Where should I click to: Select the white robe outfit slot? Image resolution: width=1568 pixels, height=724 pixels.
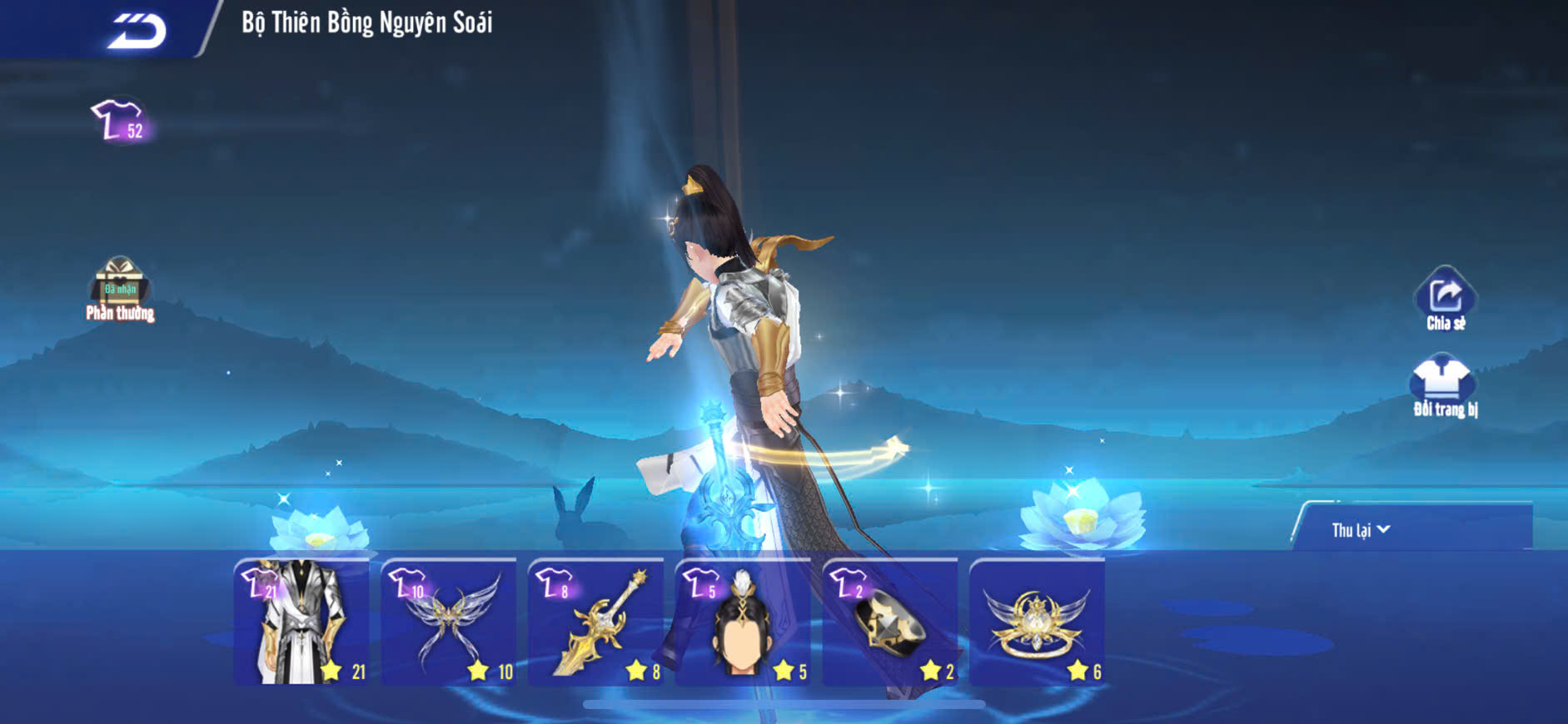point(301,622)
